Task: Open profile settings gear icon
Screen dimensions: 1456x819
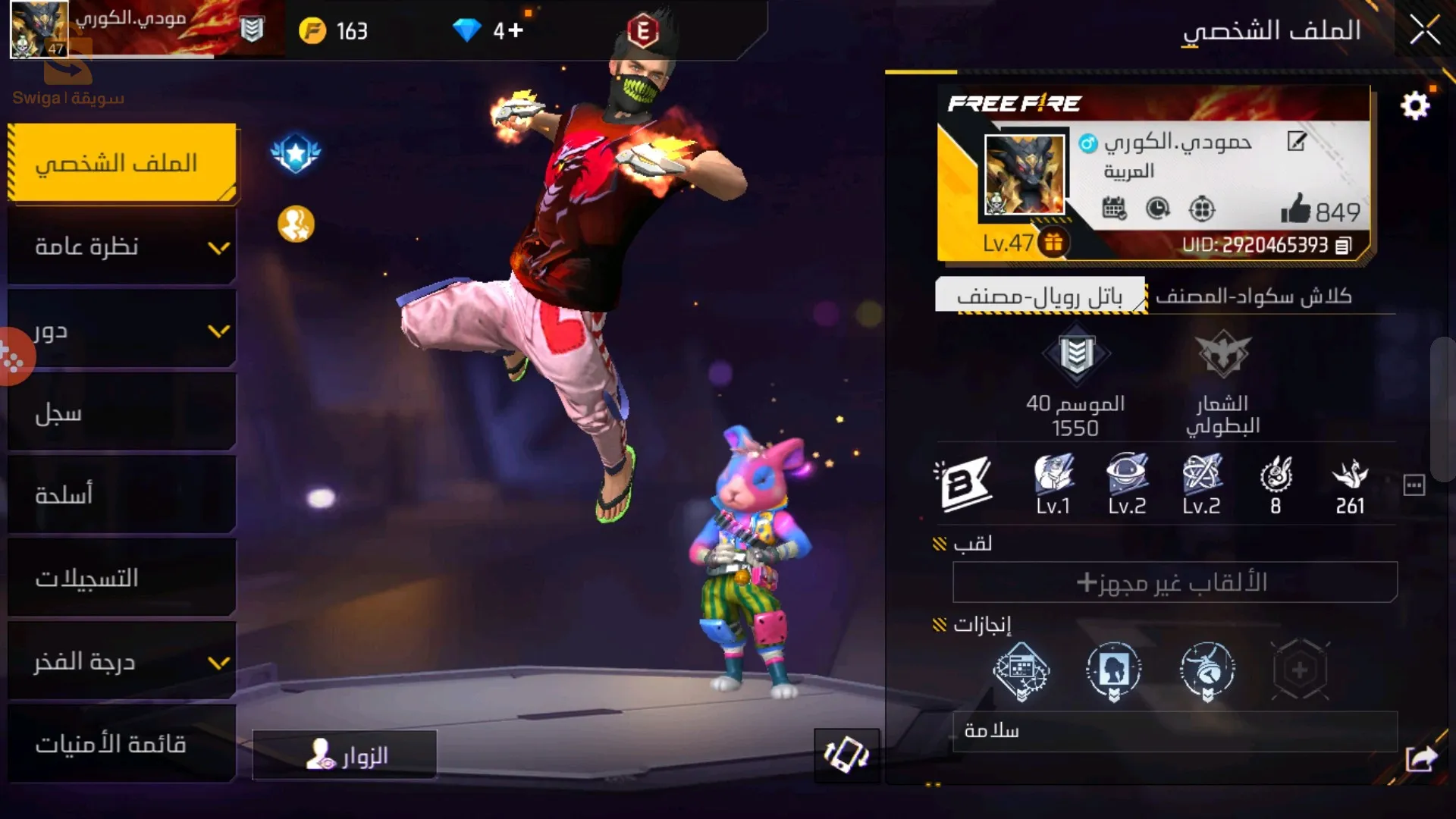Action: coord(1414,106)
